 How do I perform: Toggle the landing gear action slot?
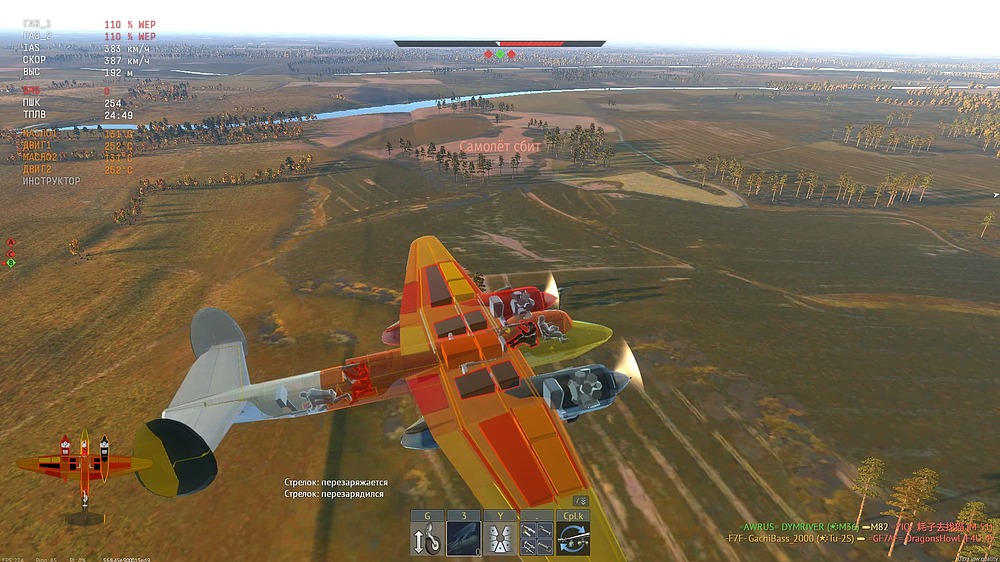point(427,539)
